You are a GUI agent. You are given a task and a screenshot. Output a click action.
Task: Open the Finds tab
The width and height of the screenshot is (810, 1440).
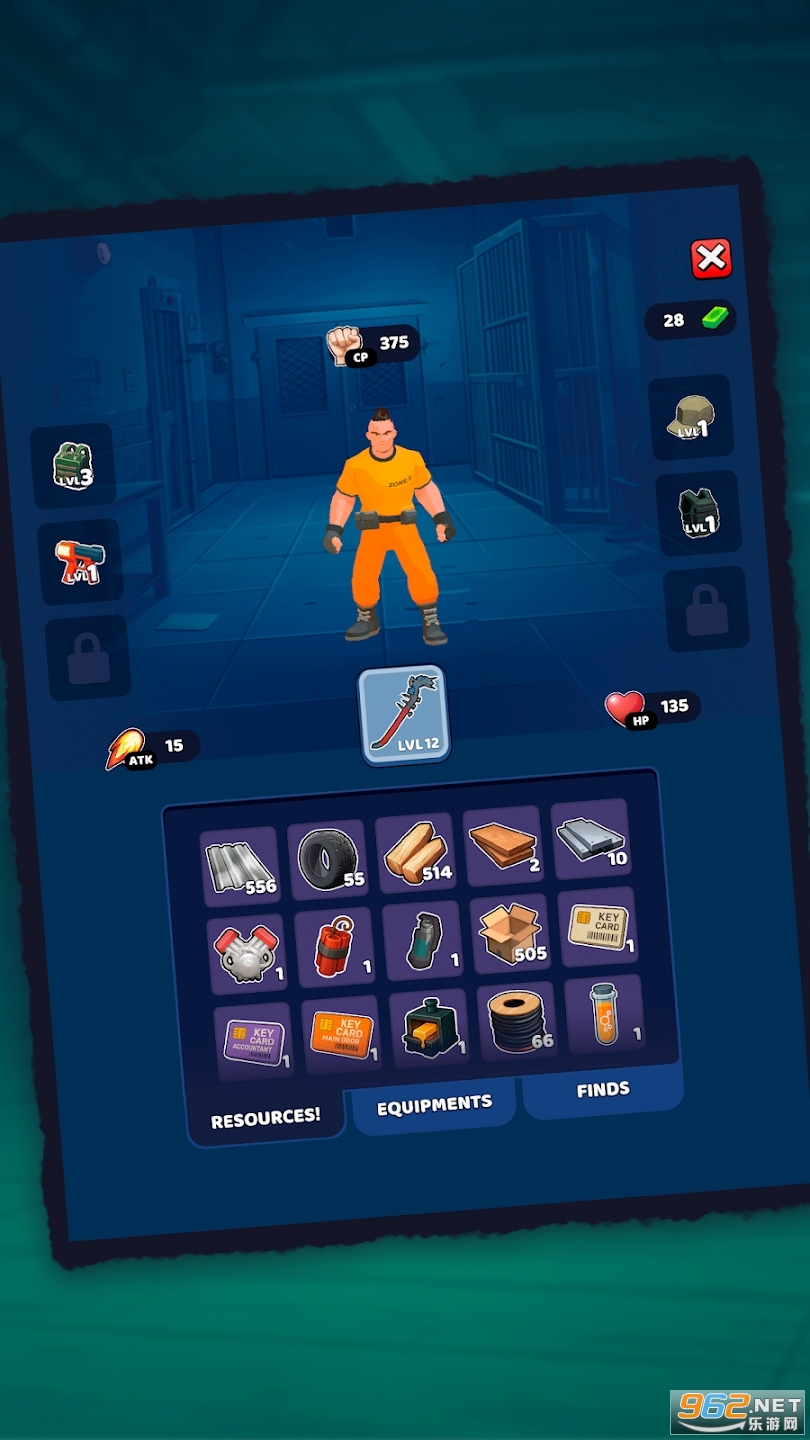[x=603, y=1090]
